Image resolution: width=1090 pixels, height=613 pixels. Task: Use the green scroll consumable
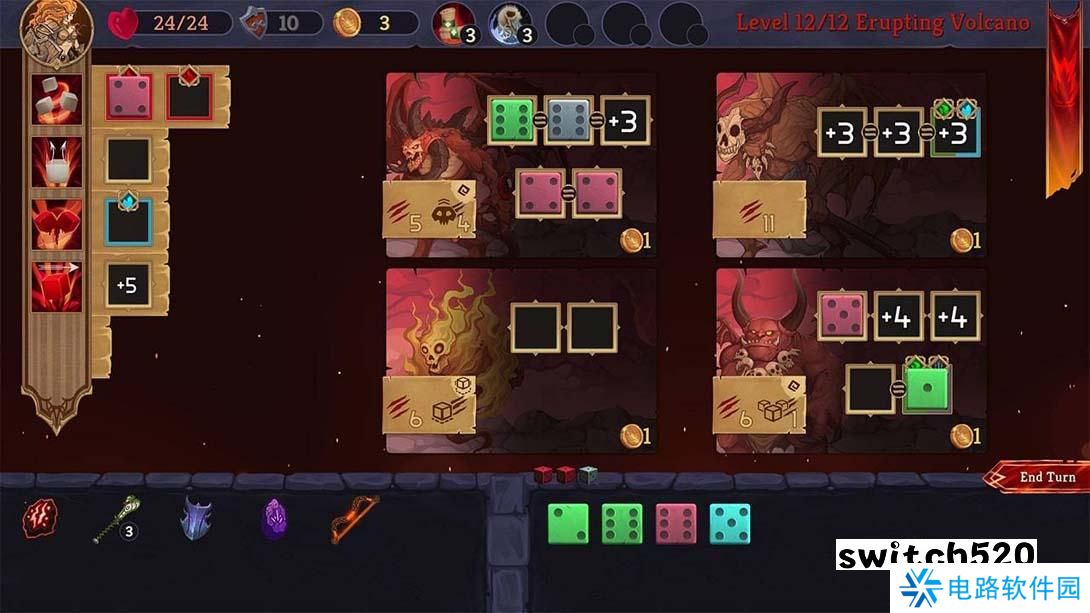tap(454, 23)
